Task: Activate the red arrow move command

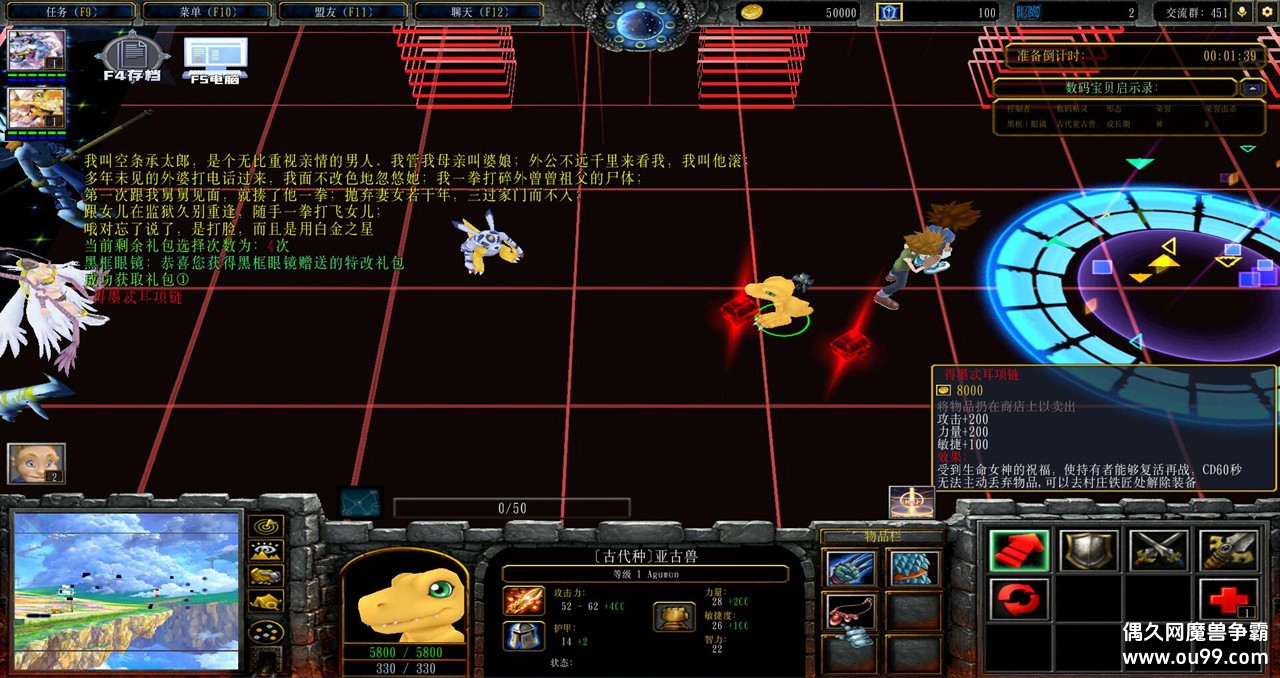Action: (1019, 551)
